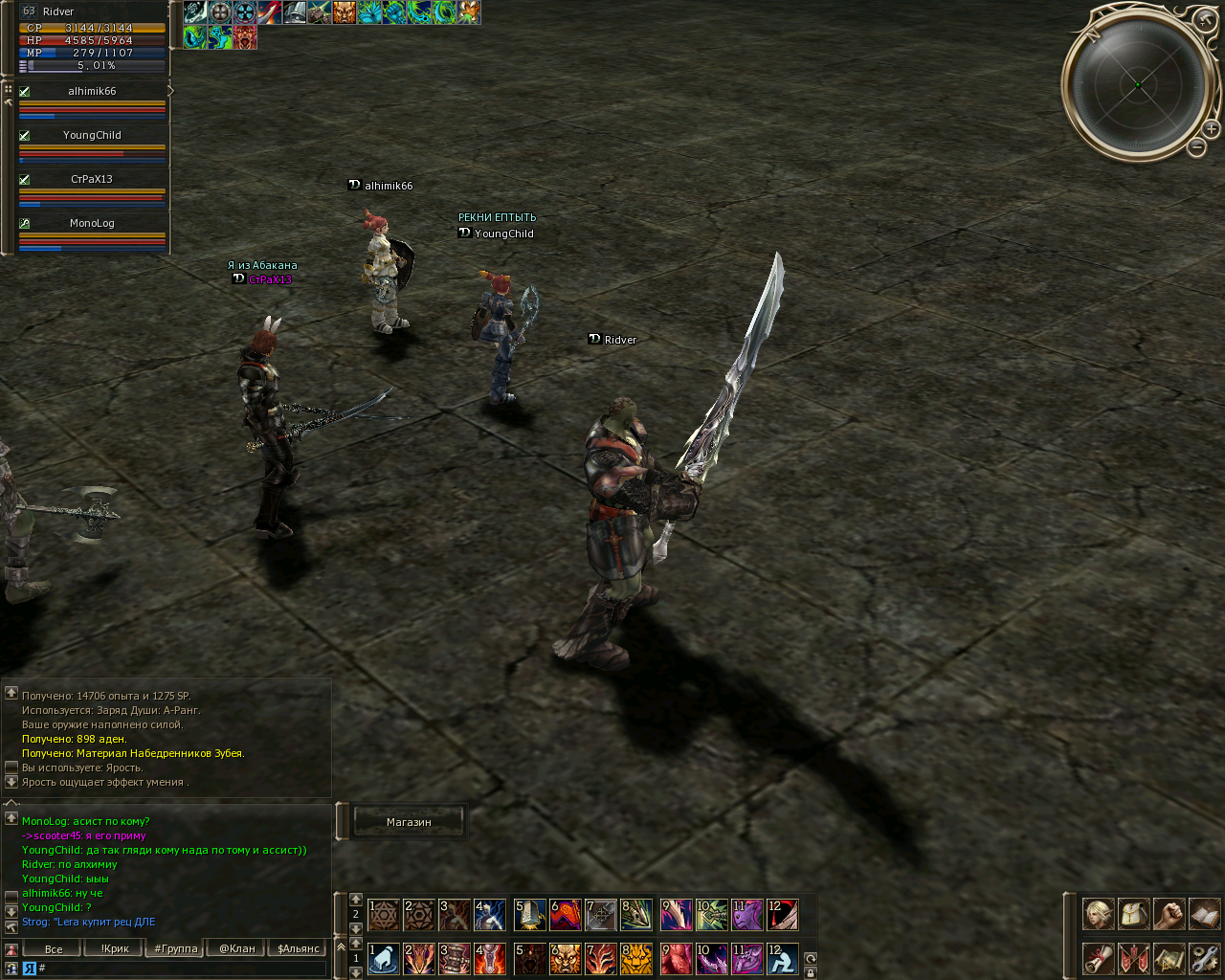Open the actions menu fist icon
This screenshot has height=980, width=1225.
[x=1169, y=914]
